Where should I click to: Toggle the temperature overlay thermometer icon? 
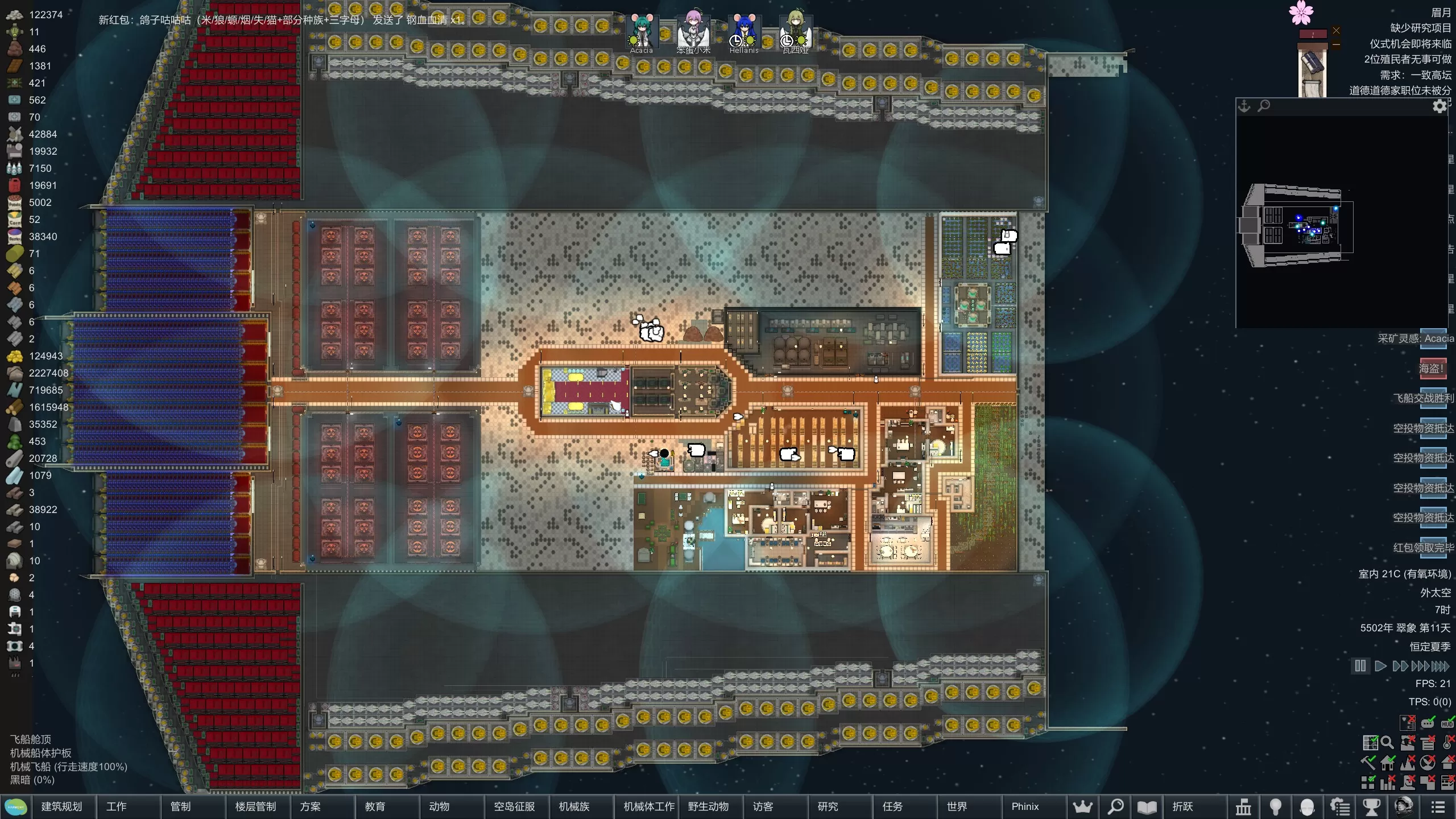pyautogui.click(x=1448, y=743)
